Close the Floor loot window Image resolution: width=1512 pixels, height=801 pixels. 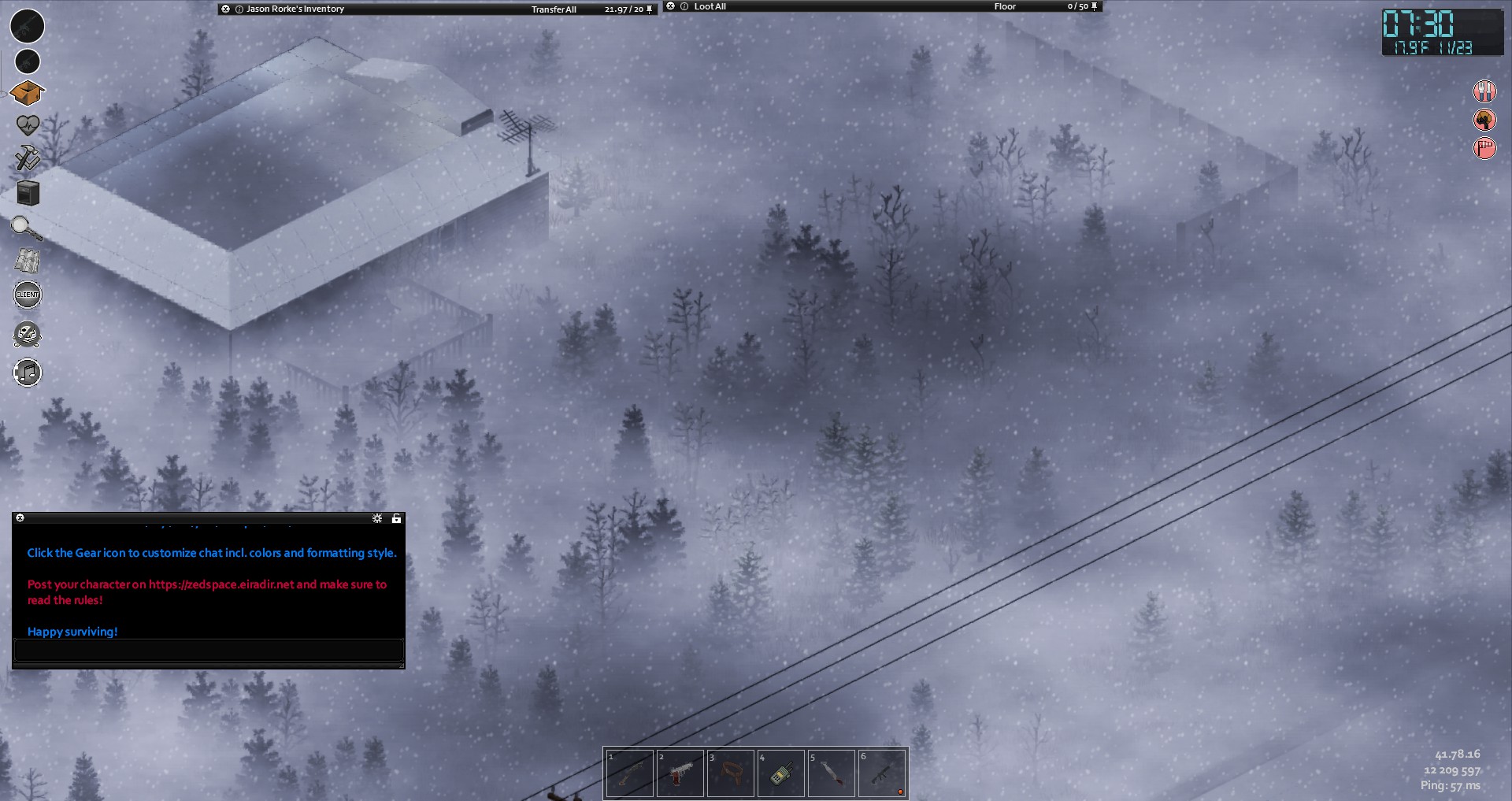671,6
